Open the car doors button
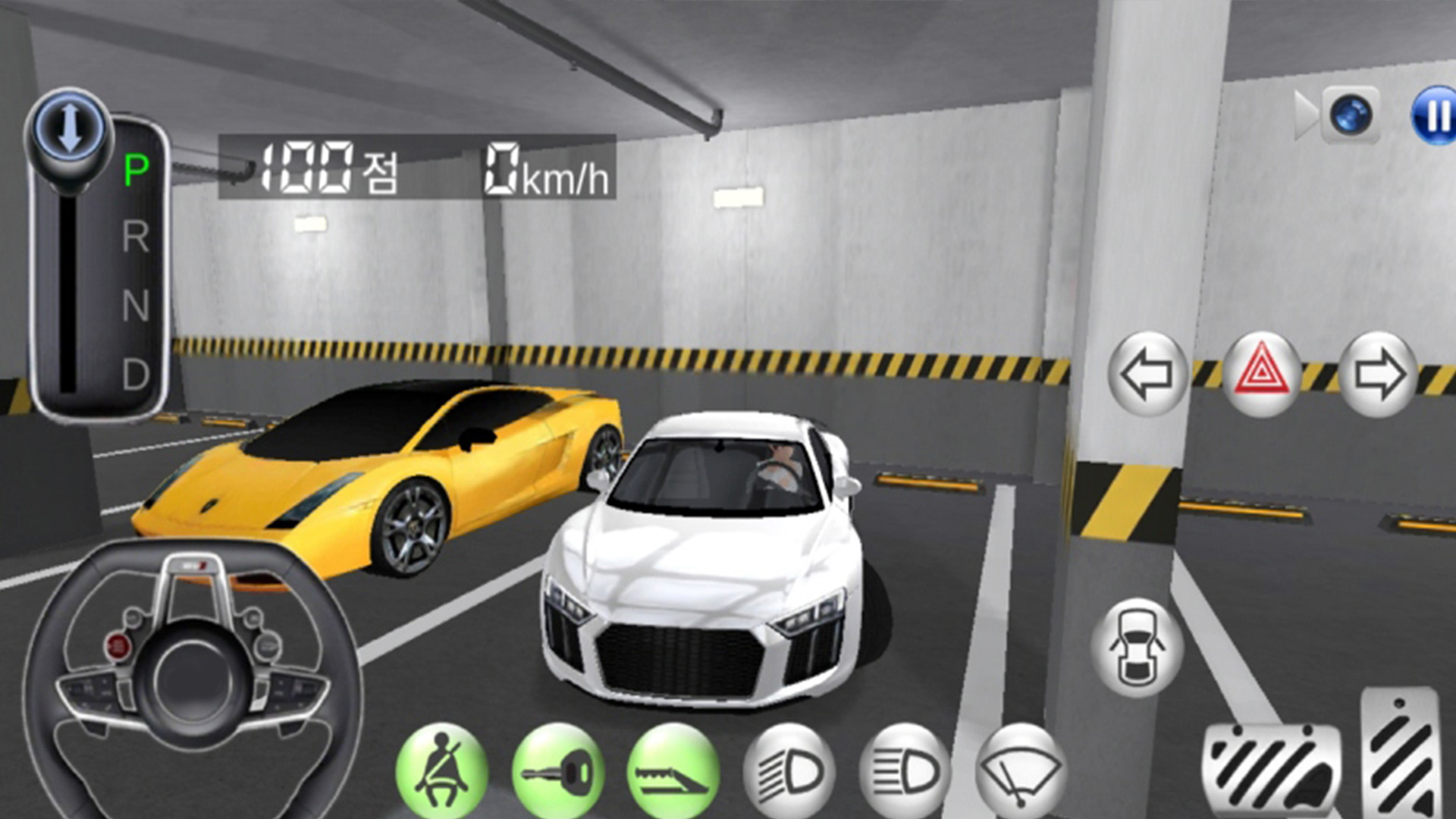 click(x=1137, y=647)
